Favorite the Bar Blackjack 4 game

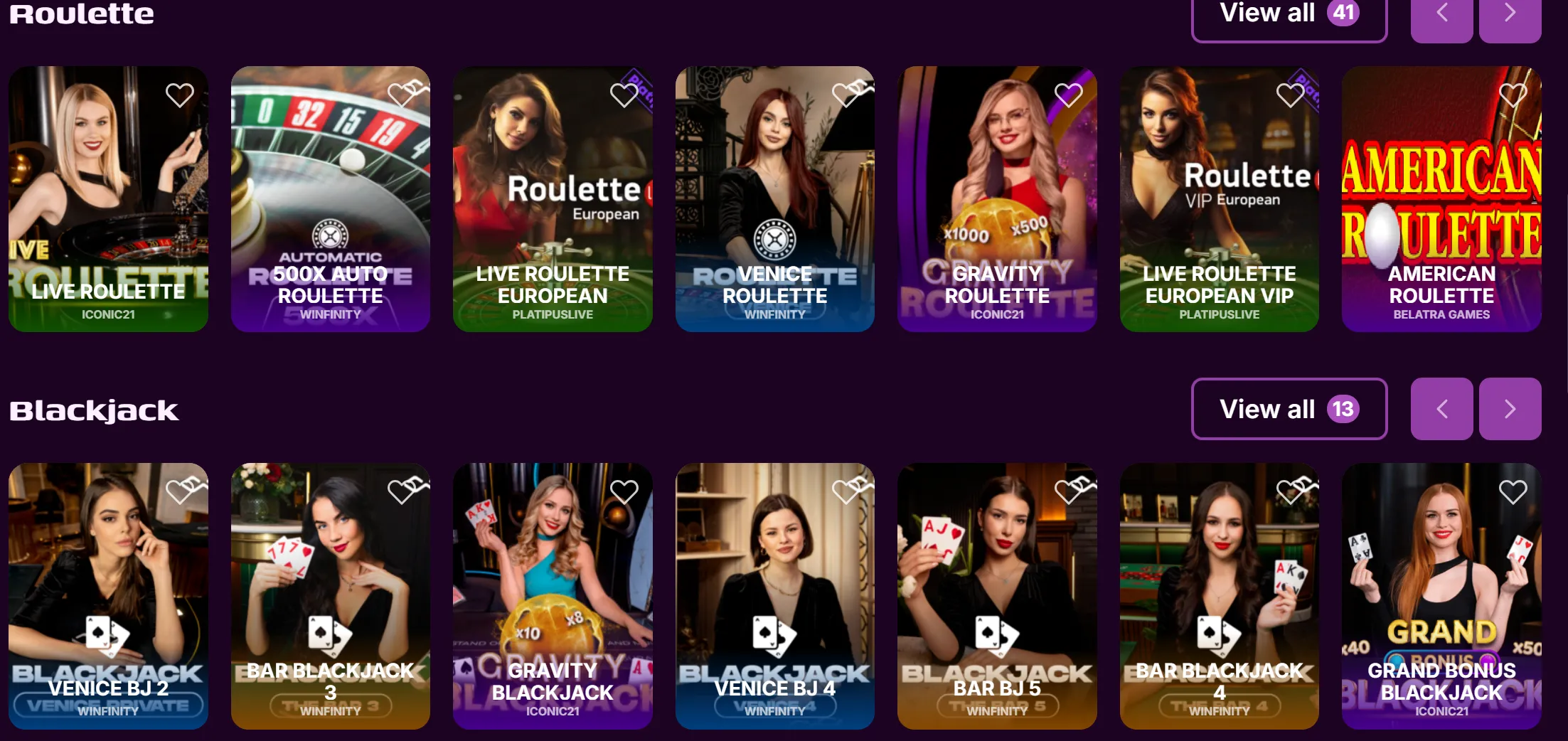(1290, 491)
